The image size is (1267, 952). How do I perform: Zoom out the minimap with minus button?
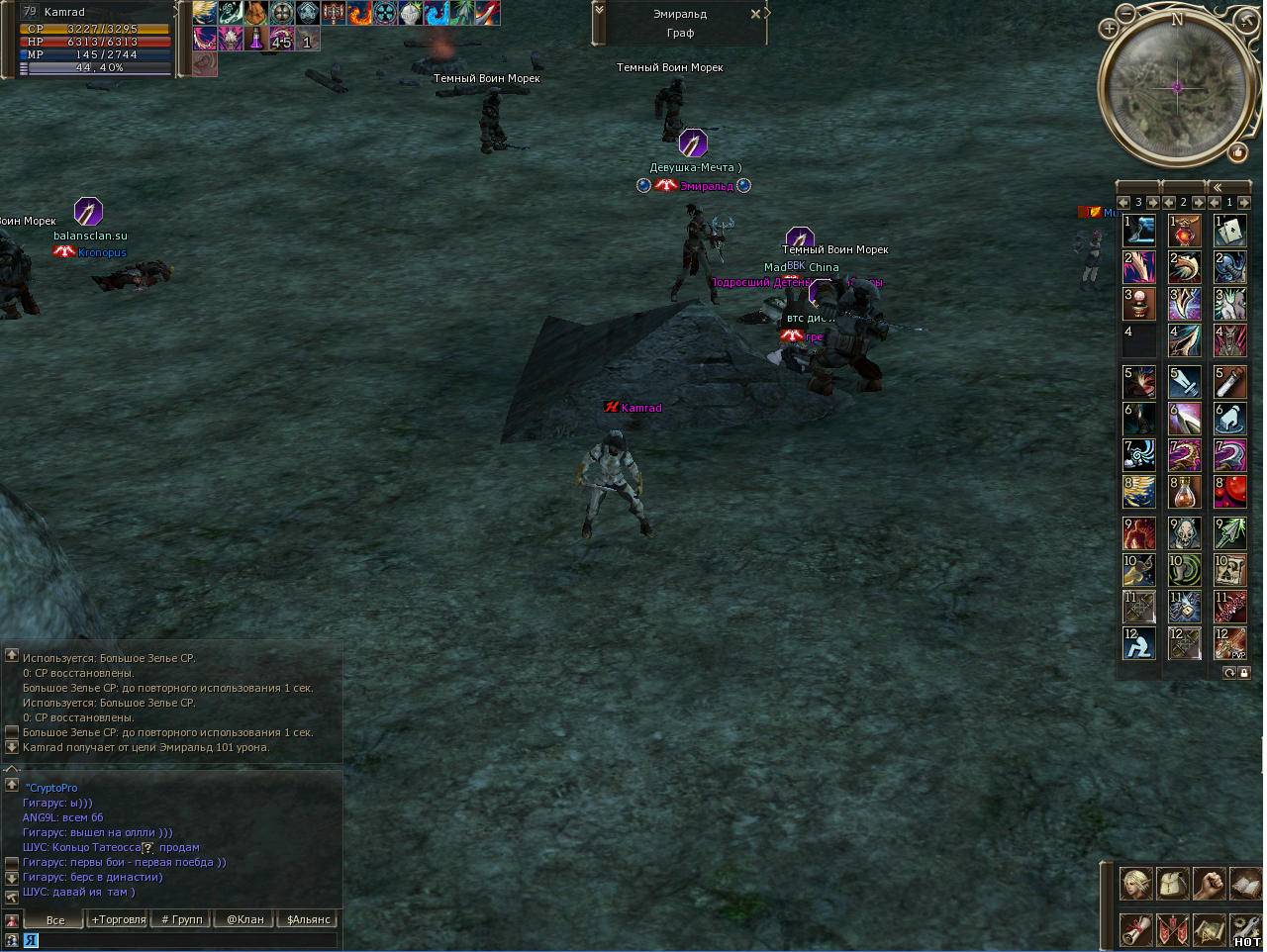click(1127, 14)
